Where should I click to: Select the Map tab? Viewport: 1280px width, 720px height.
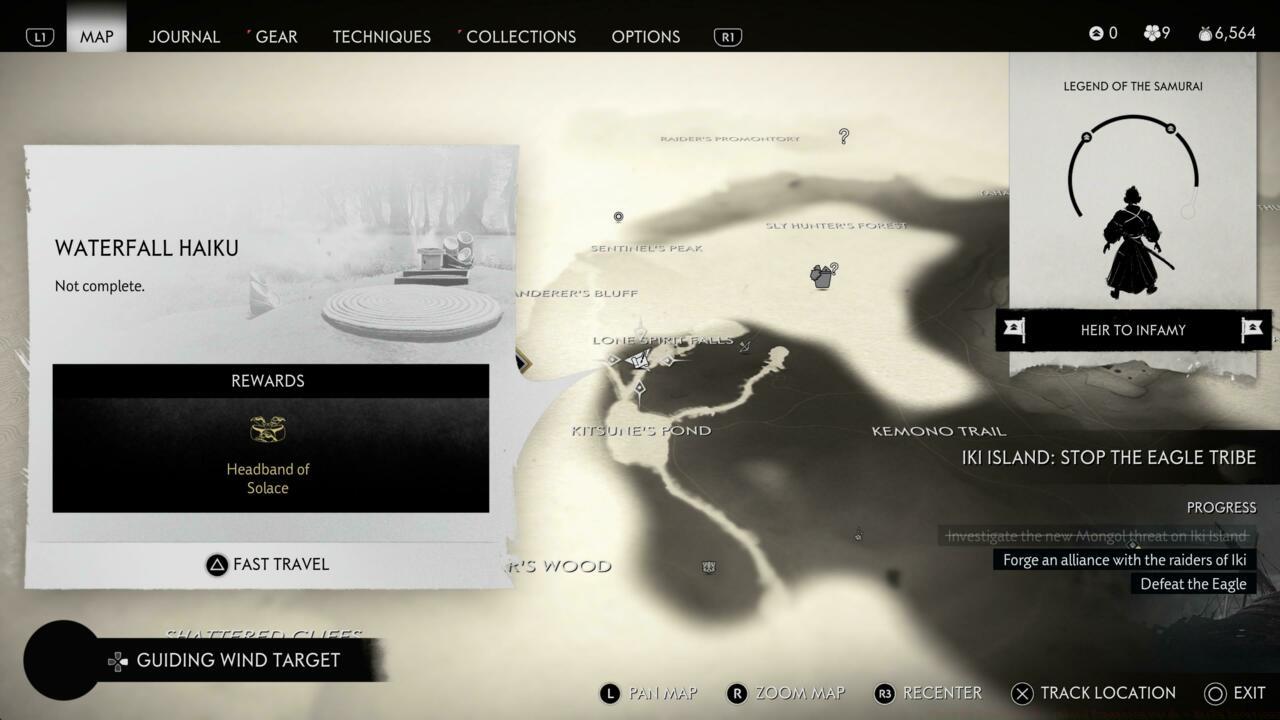point(97,37)
